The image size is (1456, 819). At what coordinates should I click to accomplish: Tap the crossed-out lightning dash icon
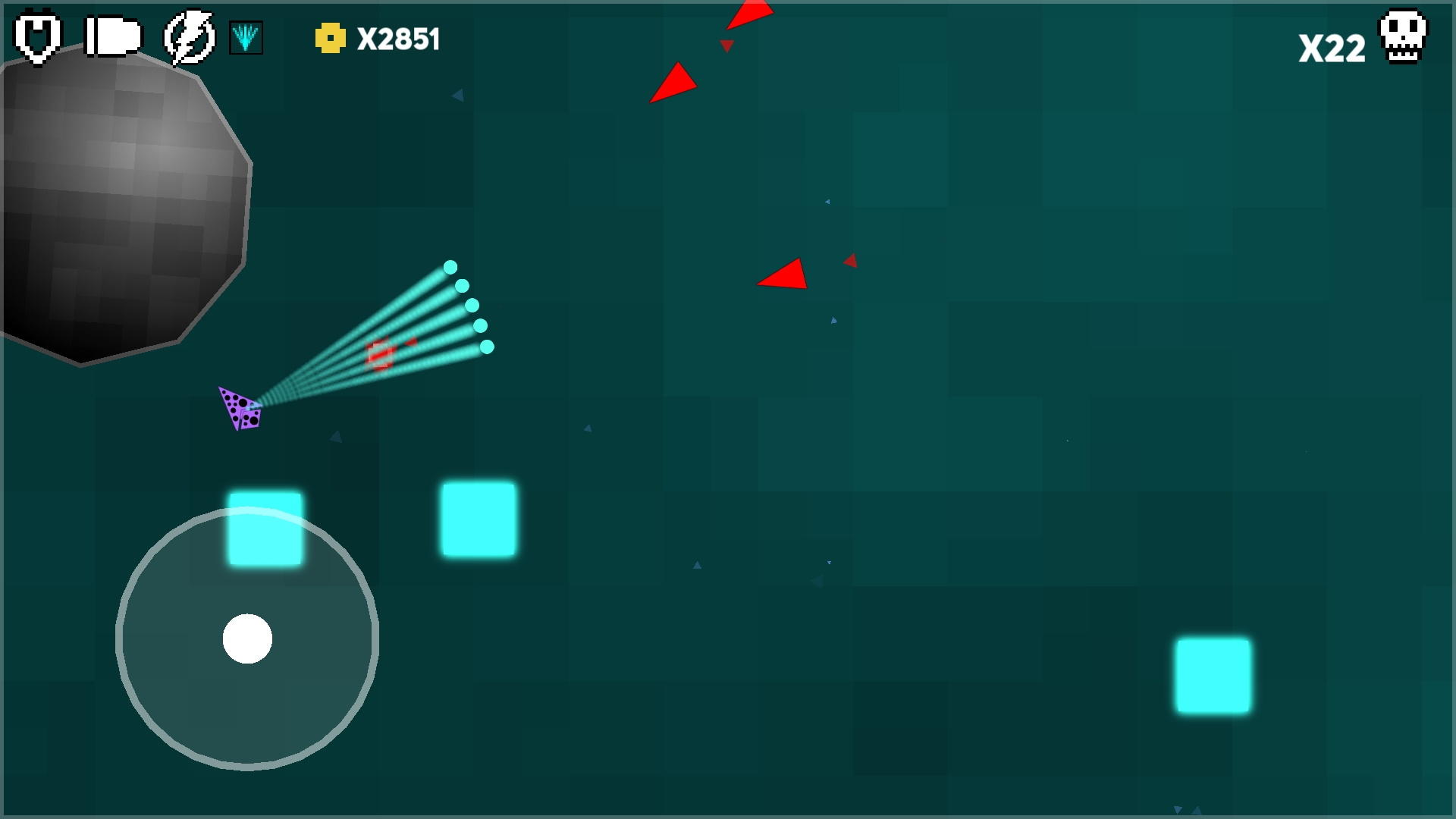click(x=187, y=35)
